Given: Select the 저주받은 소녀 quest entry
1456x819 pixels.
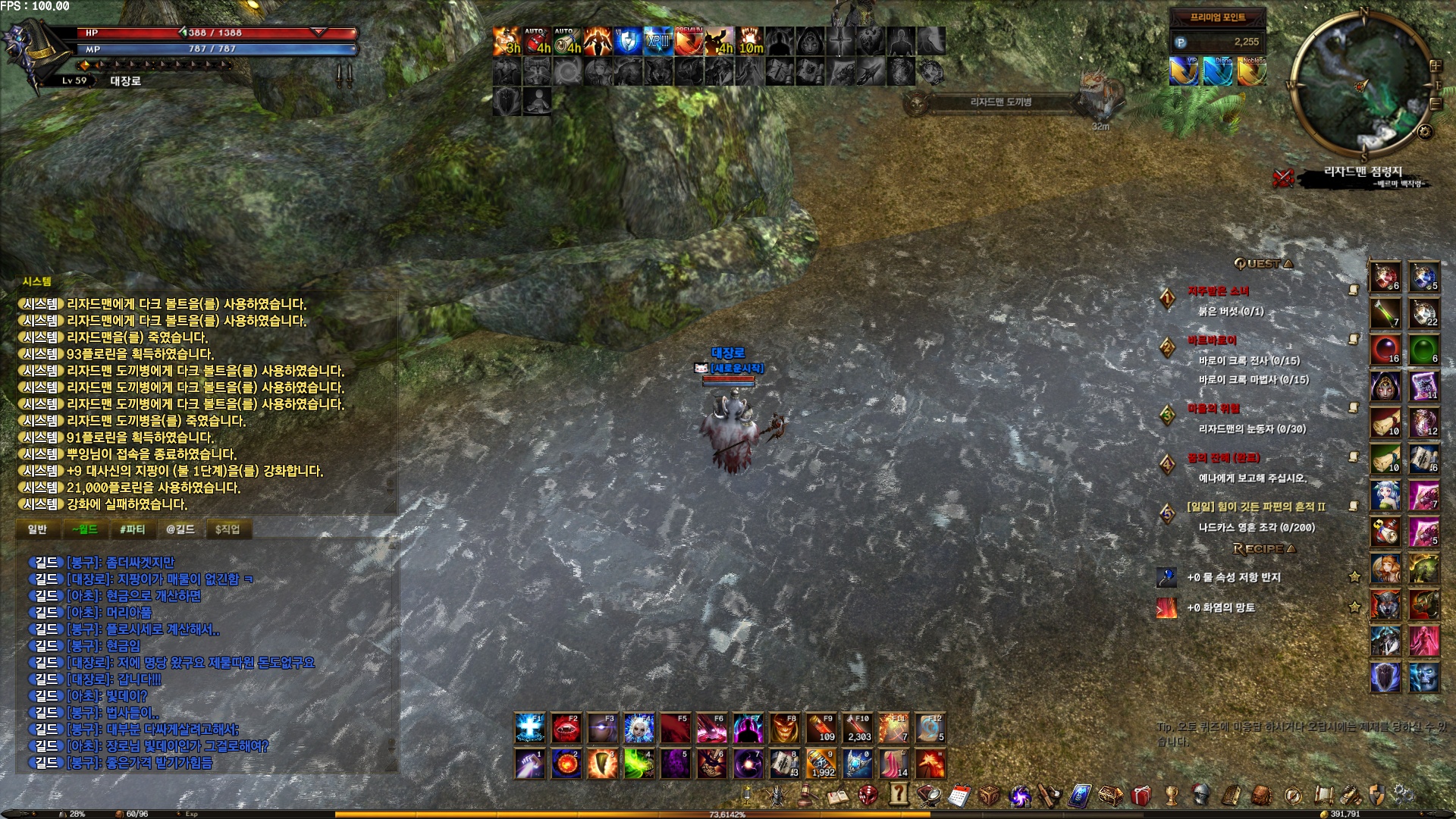Looking at the screenshot, I should click(x=1218, y=291).
